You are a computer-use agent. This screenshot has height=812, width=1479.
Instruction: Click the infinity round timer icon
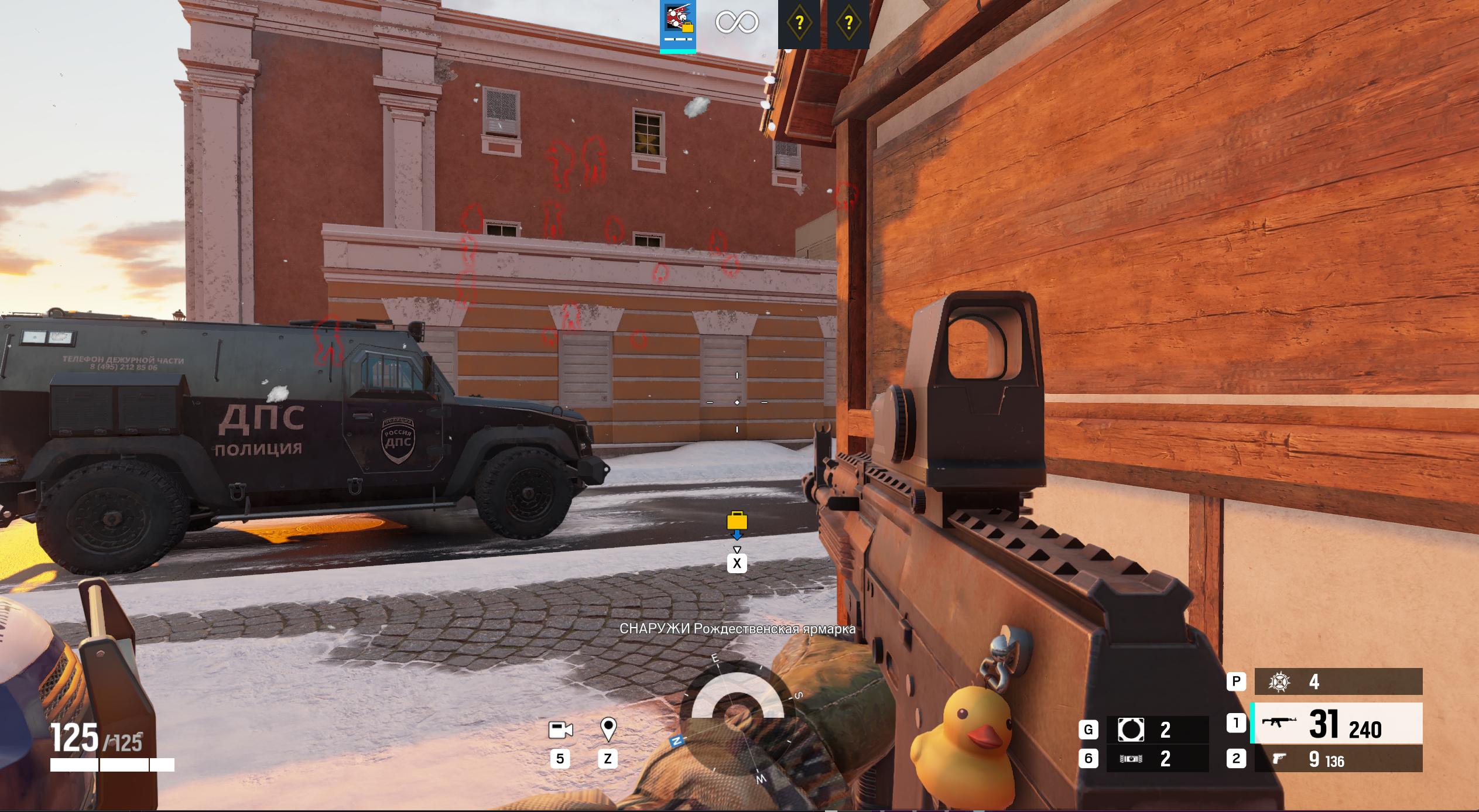(737, 23)
